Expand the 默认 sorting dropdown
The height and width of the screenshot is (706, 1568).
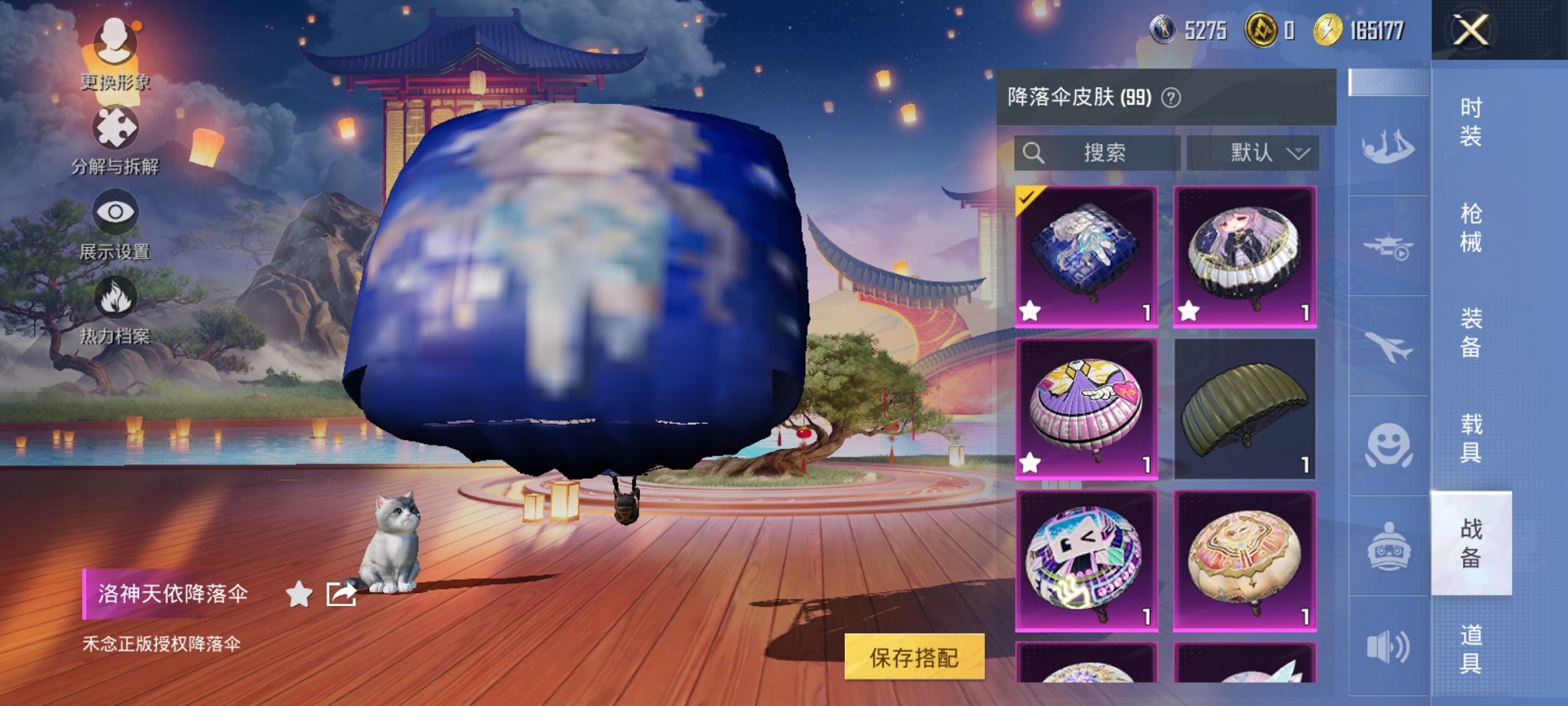(x=1253, y=153)
